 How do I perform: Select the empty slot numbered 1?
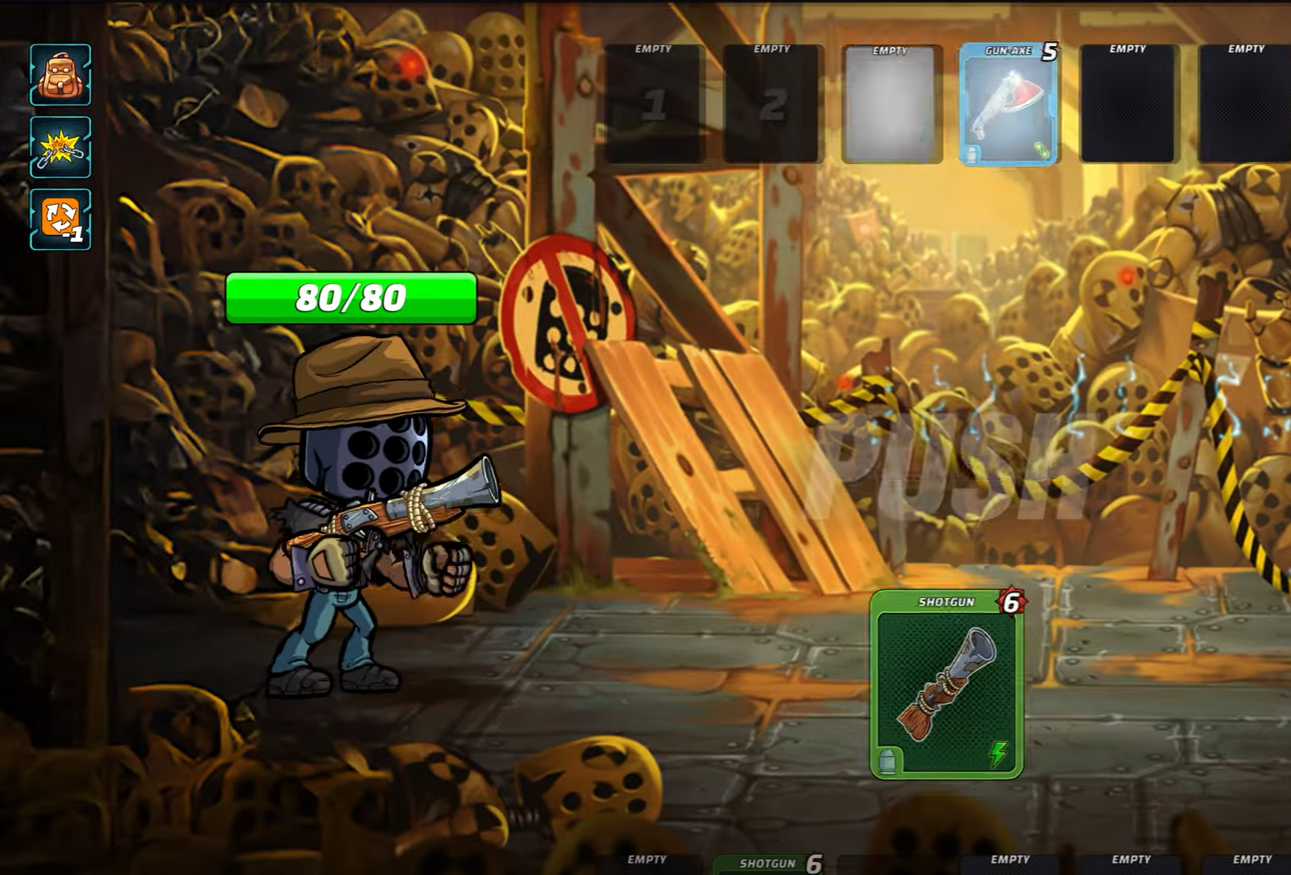pyautogui.click(x=654, y=104)
